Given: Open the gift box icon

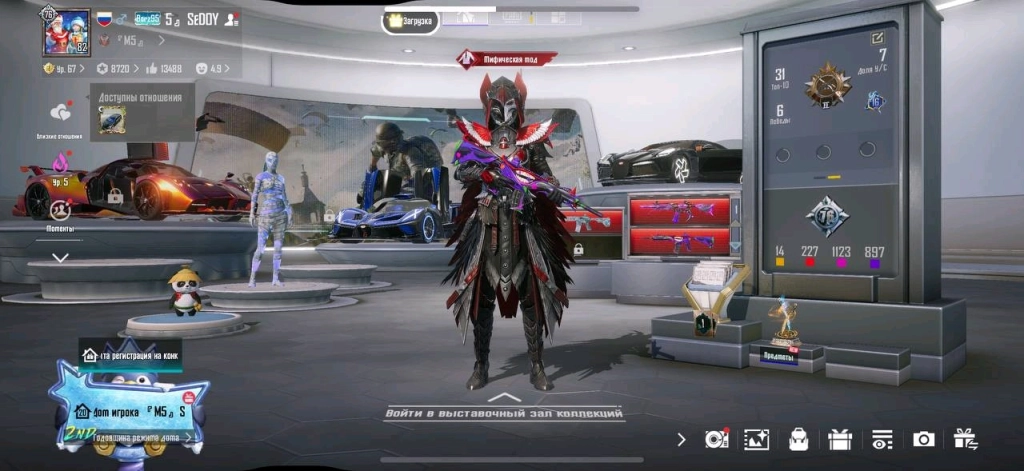Looking at the screenshot, I should pos(839,439).
